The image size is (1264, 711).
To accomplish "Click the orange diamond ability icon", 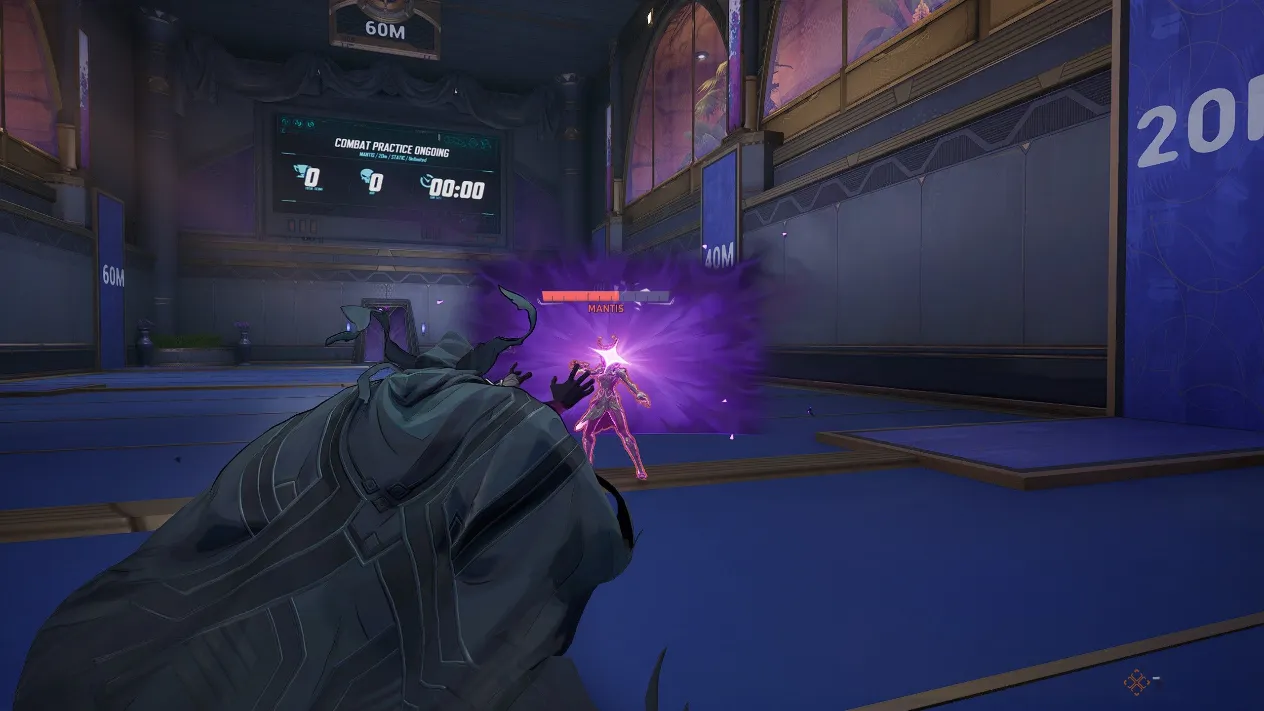I will (x=1136, y=683).
